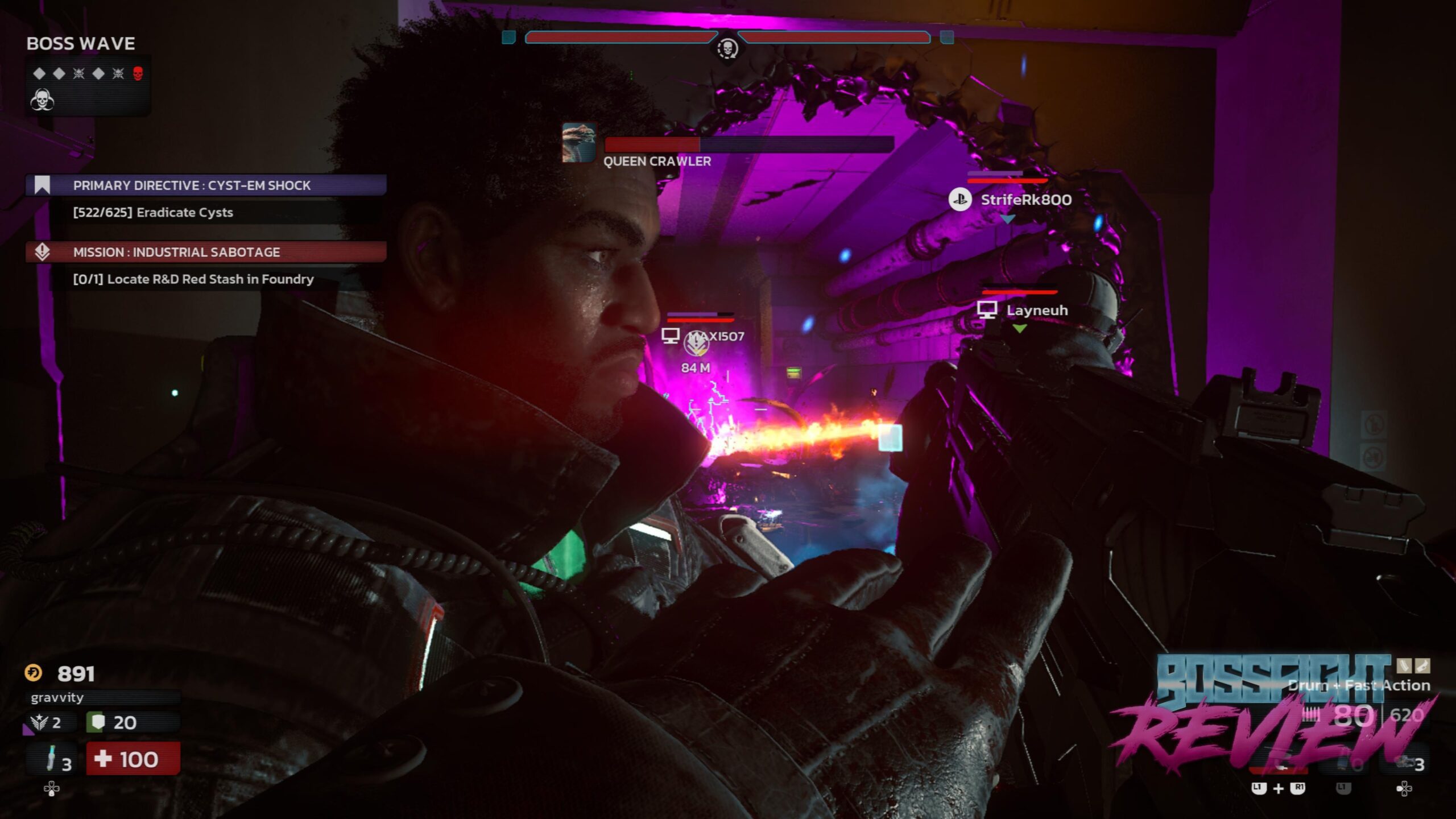Select teammate StrifeRk800's nameplate

(x=1025, y=200)
